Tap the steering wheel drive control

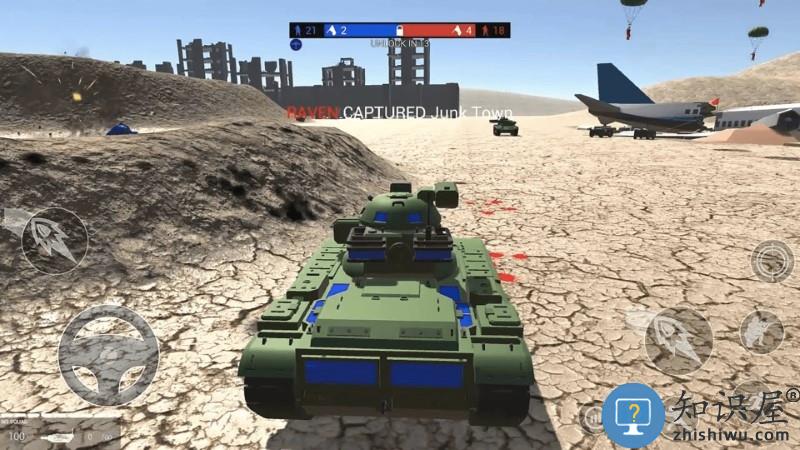click(x=108, y=356)
